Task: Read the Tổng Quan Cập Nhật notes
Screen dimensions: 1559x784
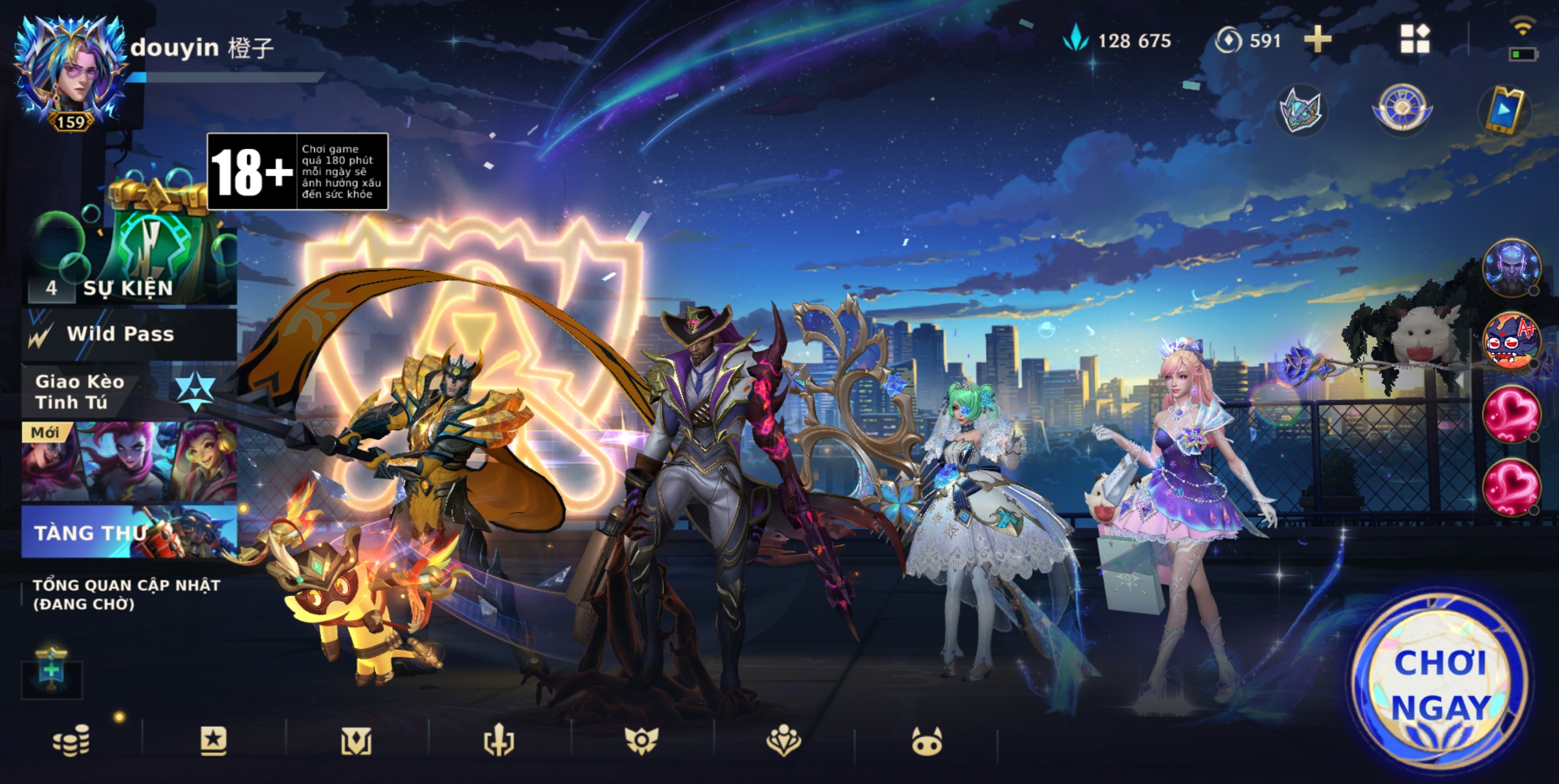Action: click(126, 594)
